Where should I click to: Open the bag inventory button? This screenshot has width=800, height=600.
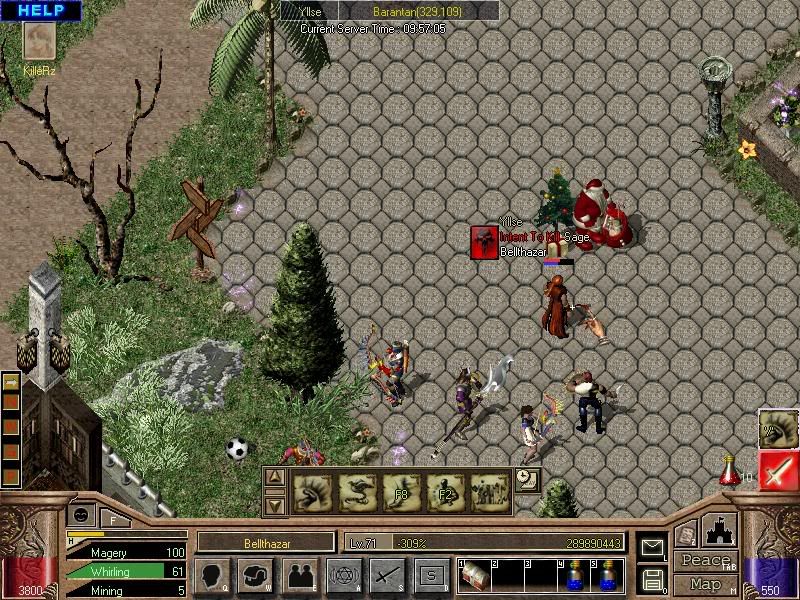click(x=255, y=574)
